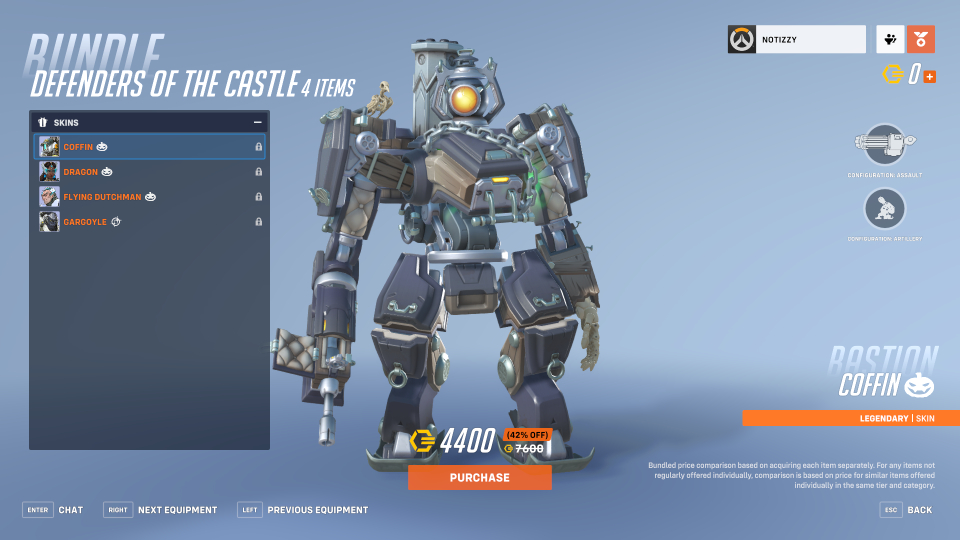The image size is (960, 540).
Task: Click the orange icon beside the social button
Action: click(921, 40)
